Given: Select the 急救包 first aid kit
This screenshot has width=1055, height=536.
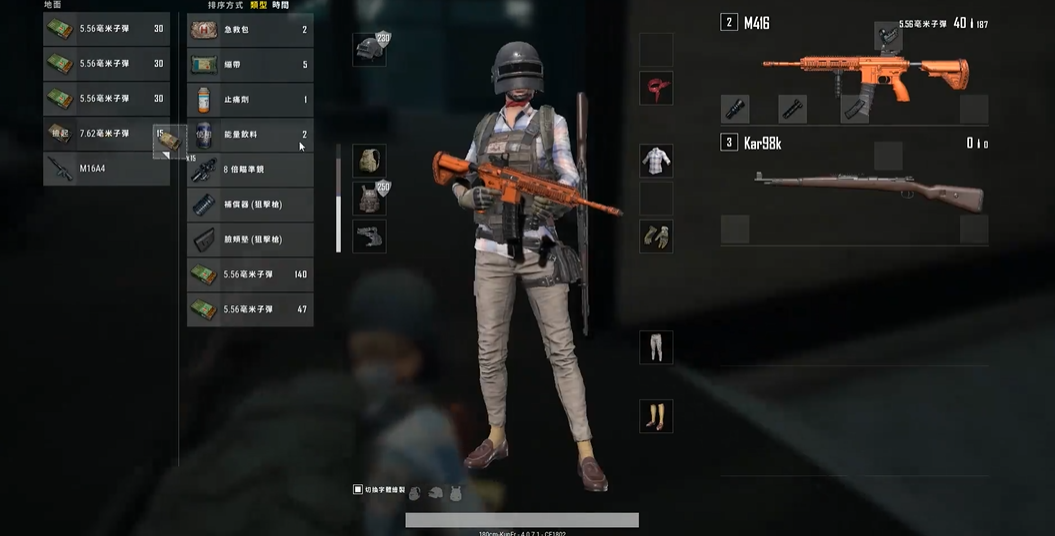Looking at the screenshot, I should click(250, 30).
